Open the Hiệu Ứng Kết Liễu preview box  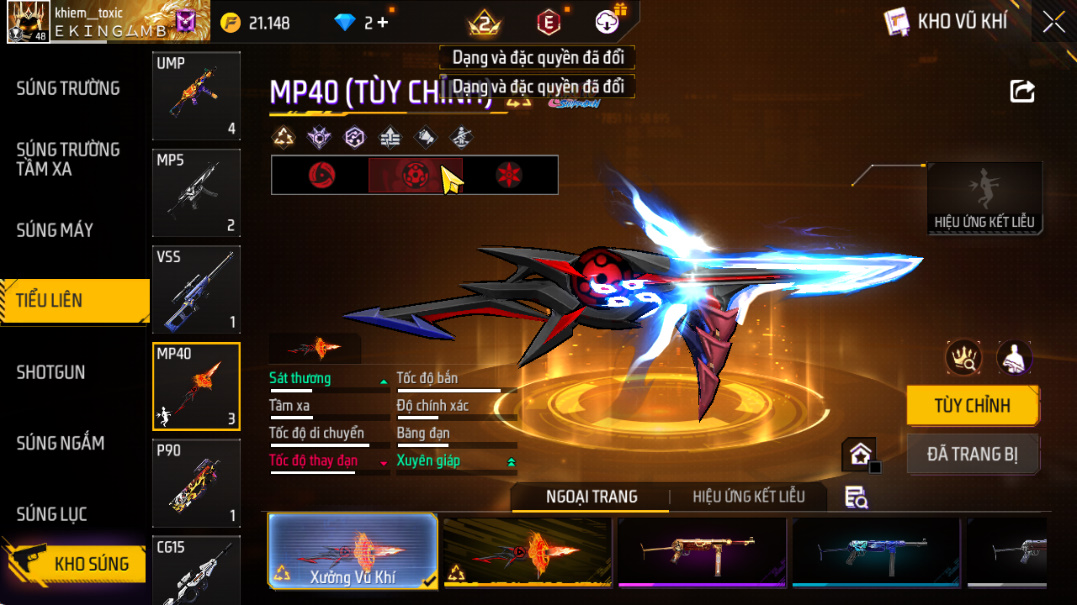pyautogui.click(x=984, y=198)
